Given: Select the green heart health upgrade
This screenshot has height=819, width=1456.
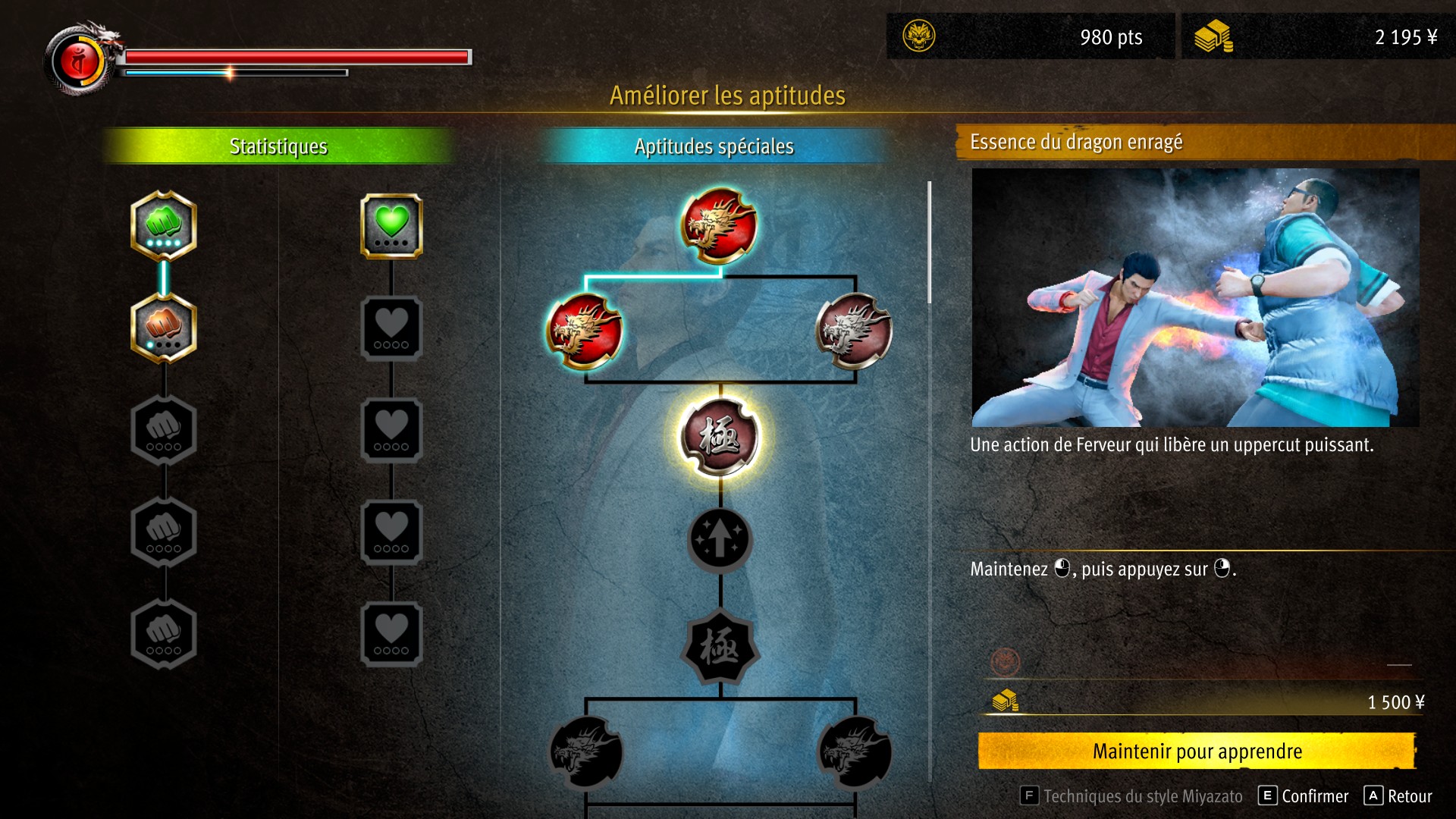Looking at the screenshot, I should (391, 225).
